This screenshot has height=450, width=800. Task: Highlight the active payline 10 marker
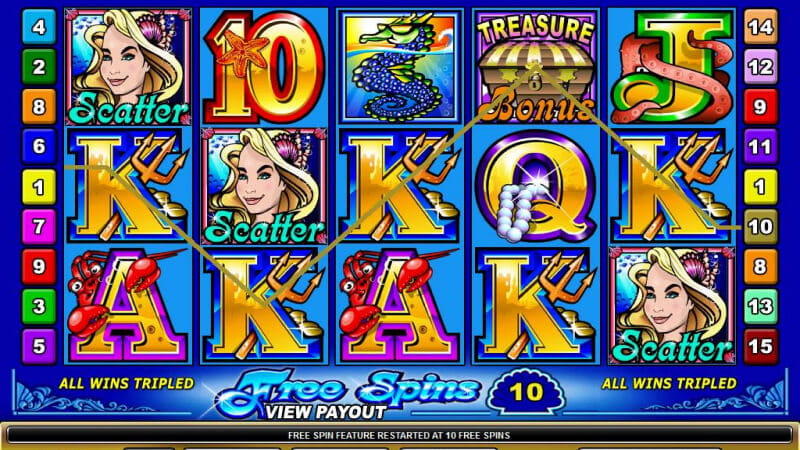[x=761, y=226]
